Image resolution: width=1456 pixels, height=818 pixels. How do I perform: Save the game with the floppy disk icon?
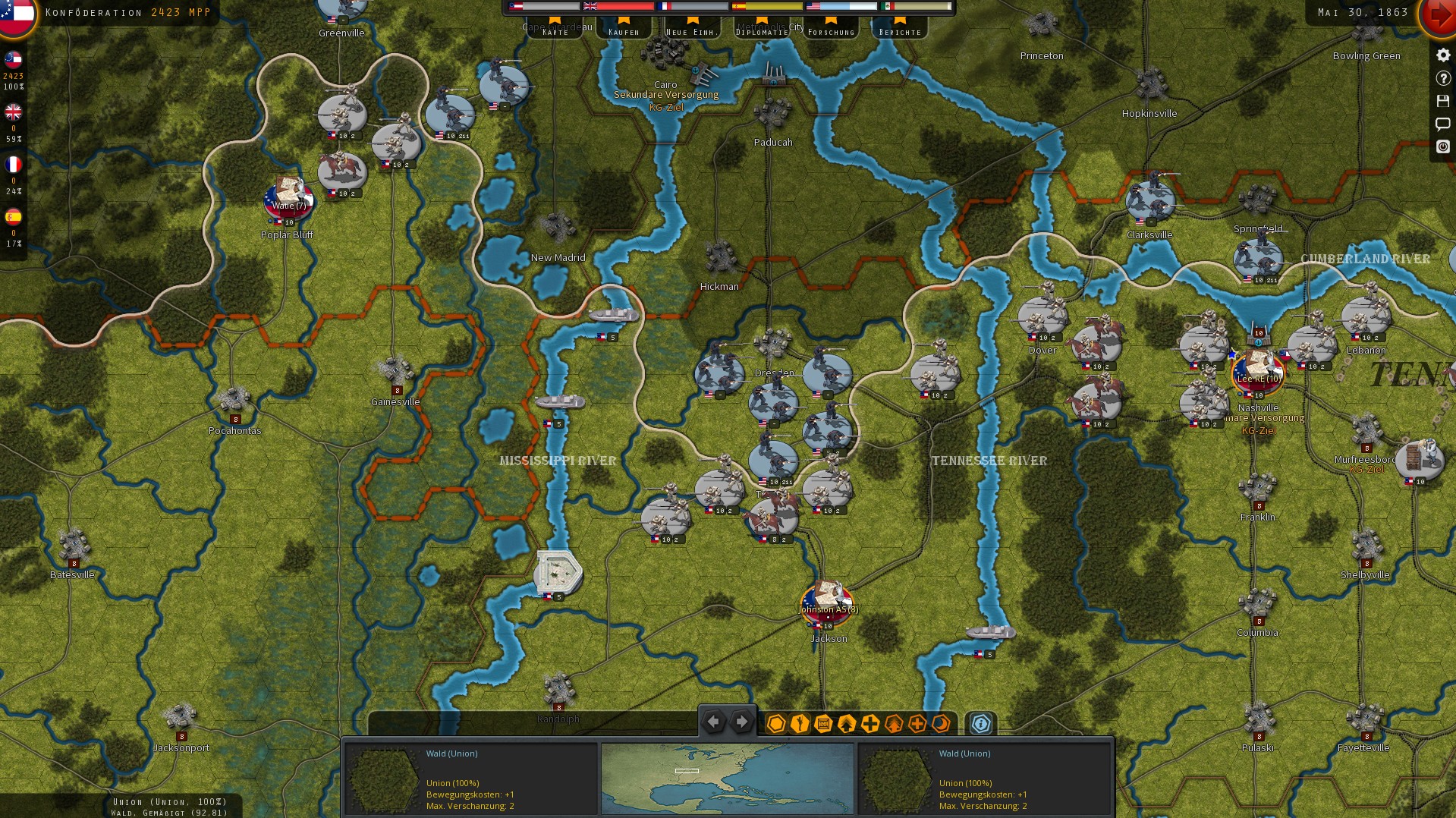coord(1443,100)
